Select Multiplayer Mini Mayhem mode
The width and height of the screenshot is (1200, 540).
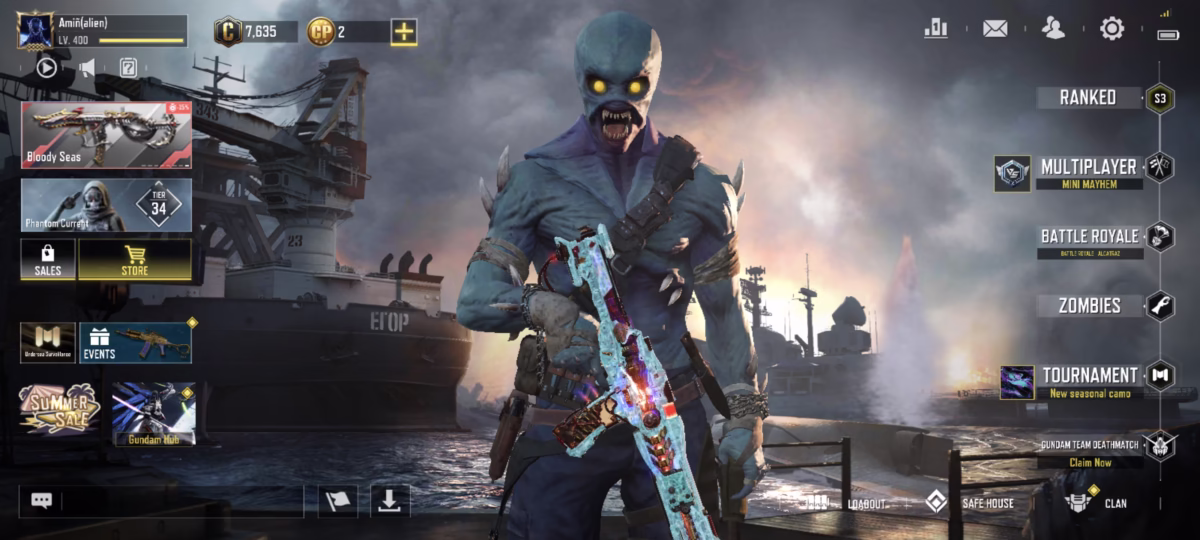[1088, 170]
